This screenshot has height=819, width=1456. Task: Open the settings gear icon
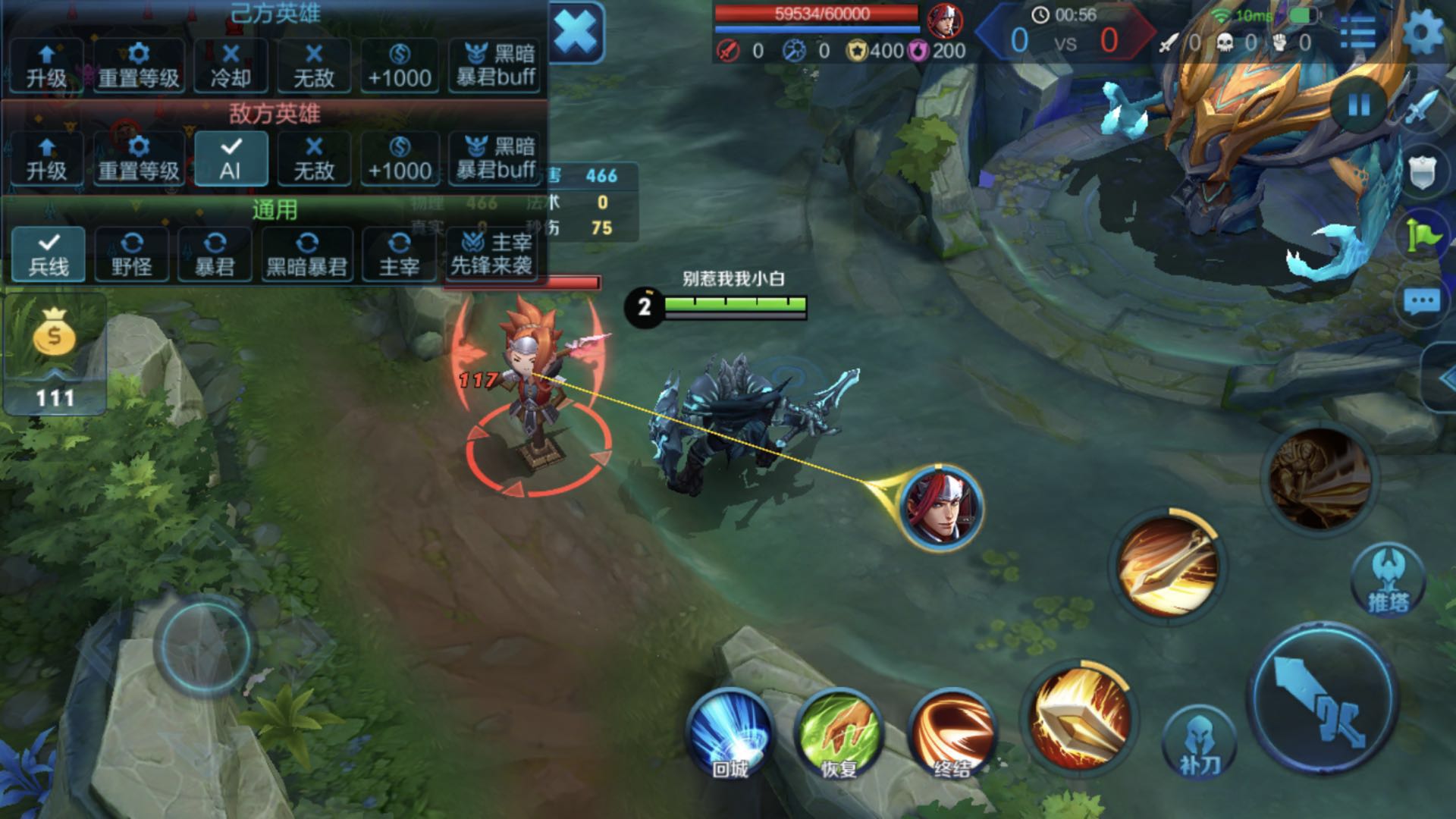click(x=1423, y=33)
